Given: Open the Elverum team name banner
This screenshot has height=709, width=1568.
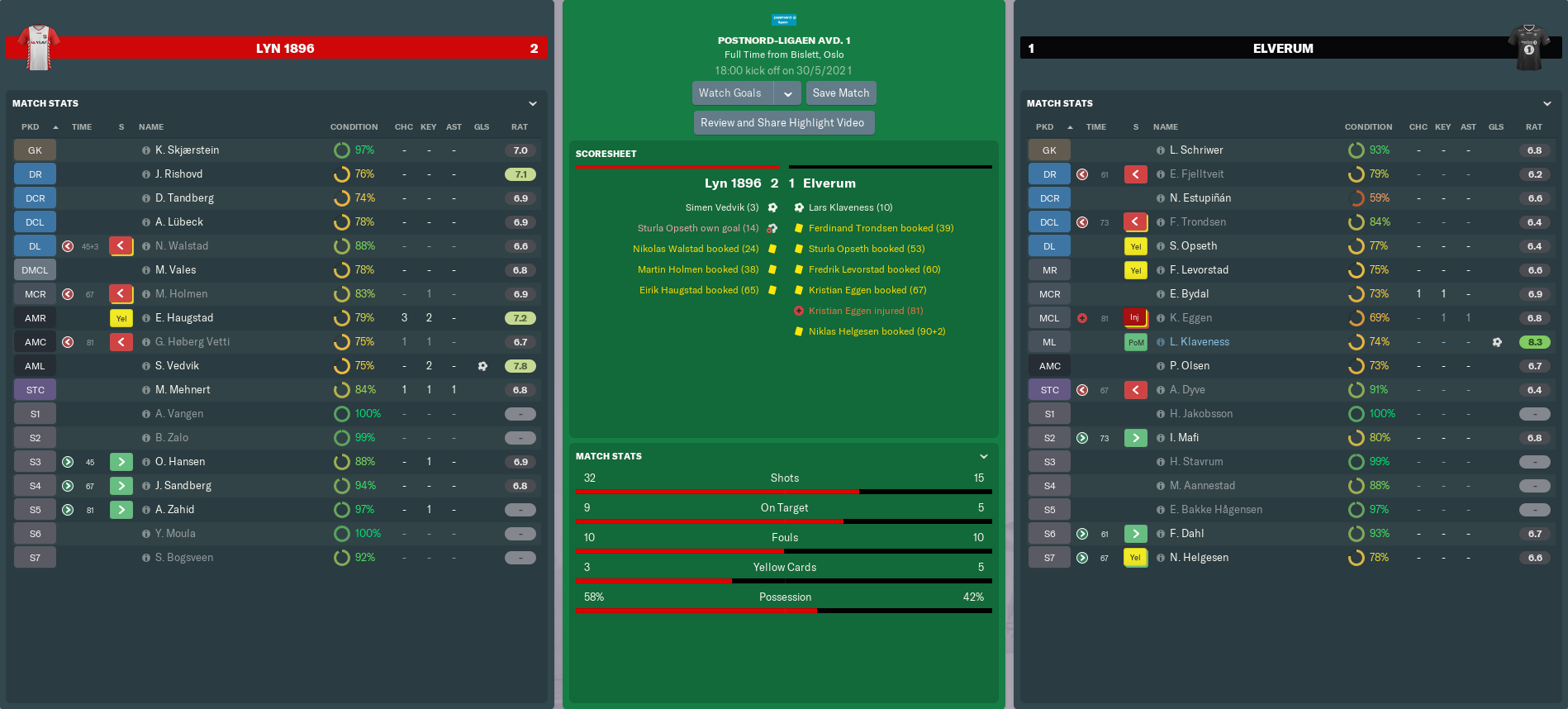Looking at the screenshot, I should 1283,49.
